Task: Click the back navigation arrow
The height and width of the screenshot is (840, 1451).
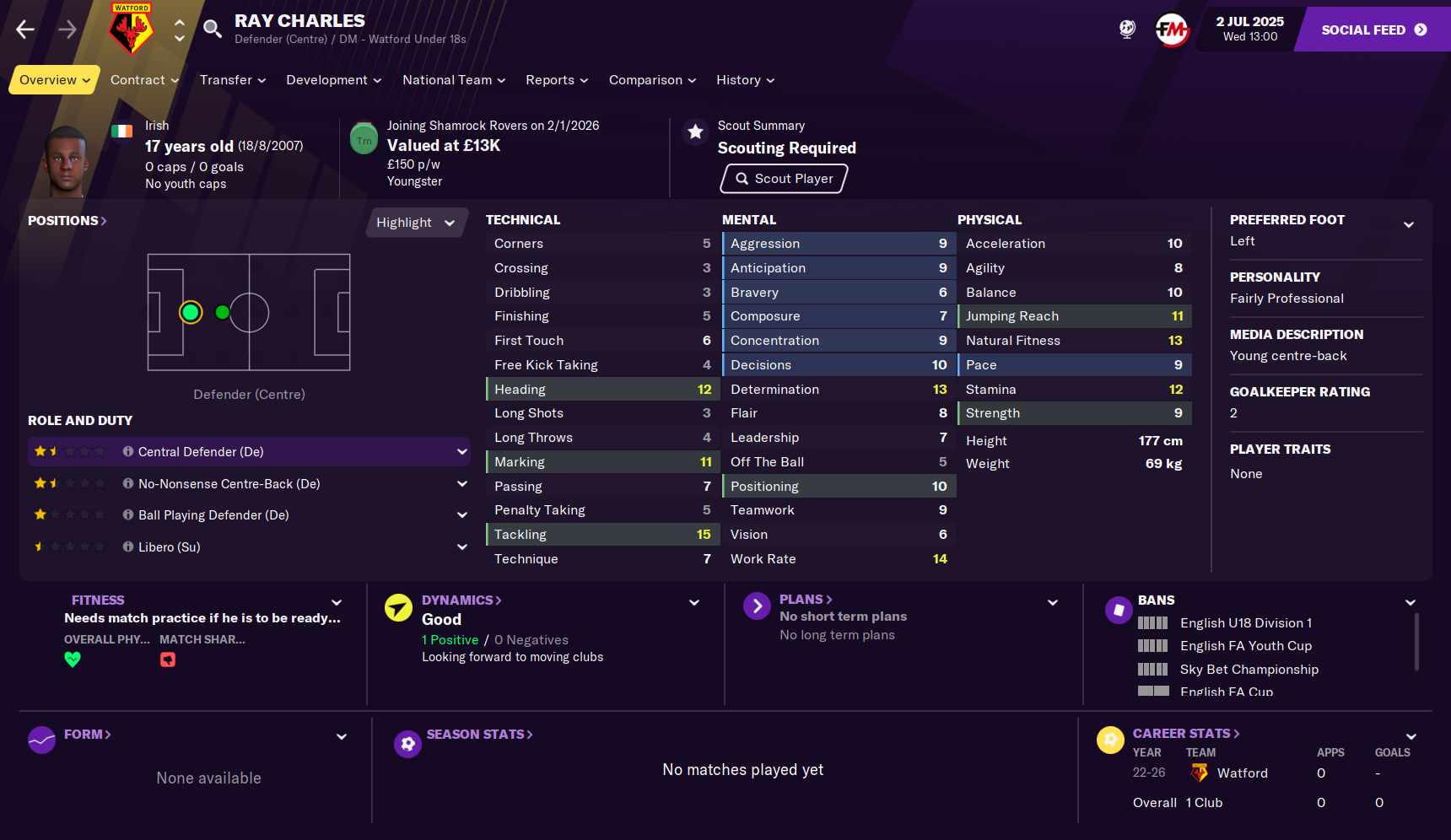Action: 24,29
